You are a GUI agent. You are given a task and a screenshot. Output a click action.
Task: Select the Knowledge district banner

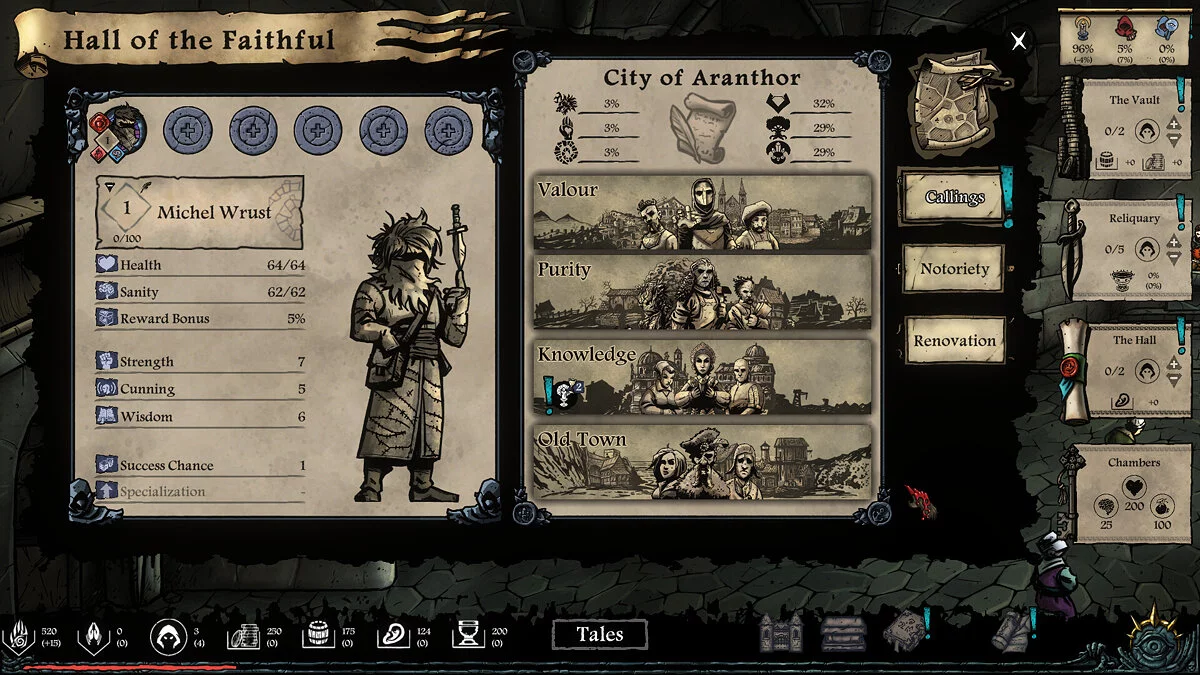[x=702, y=377]
